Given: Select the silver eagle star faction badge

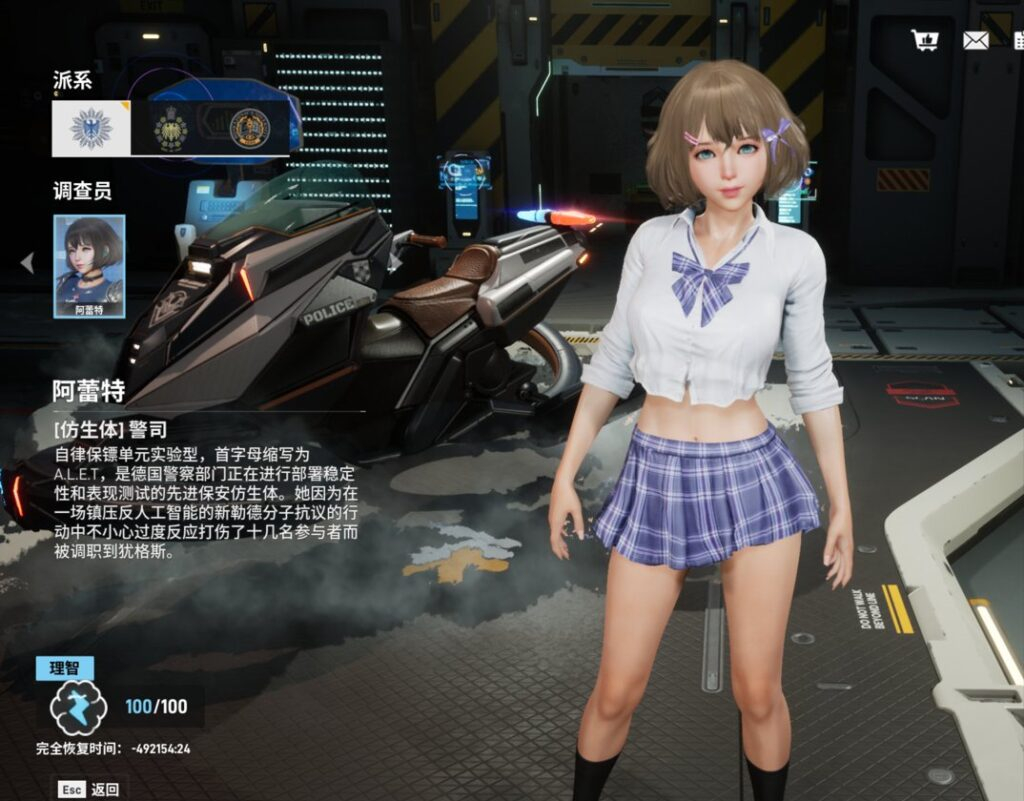Looking at the screenshot, I should 91,128.
